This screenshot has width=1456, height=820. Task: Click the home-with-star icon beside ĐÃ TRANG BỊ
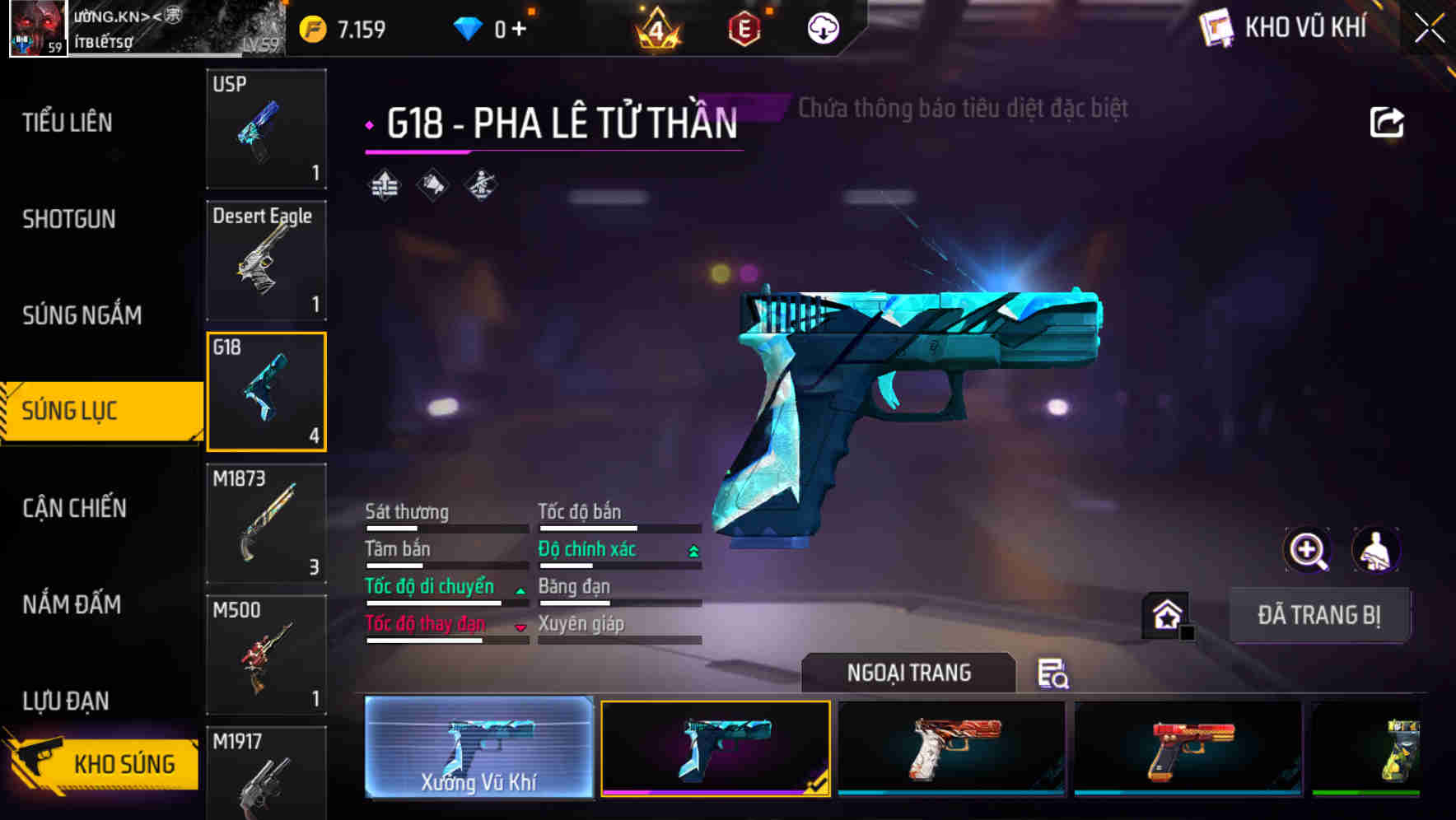1165,614
